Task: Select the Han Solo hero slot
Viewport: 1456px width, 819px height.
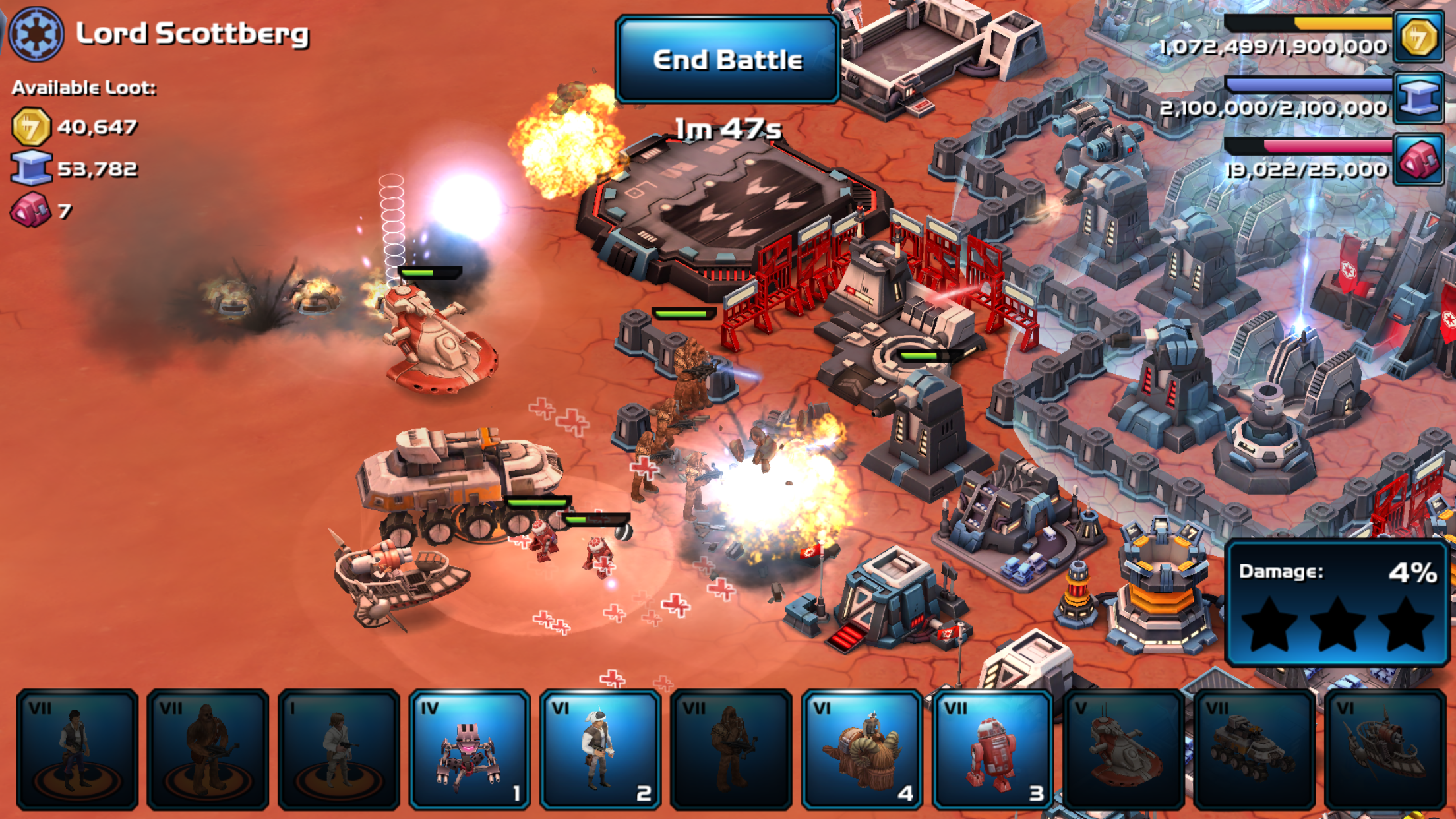Action: 77,749
